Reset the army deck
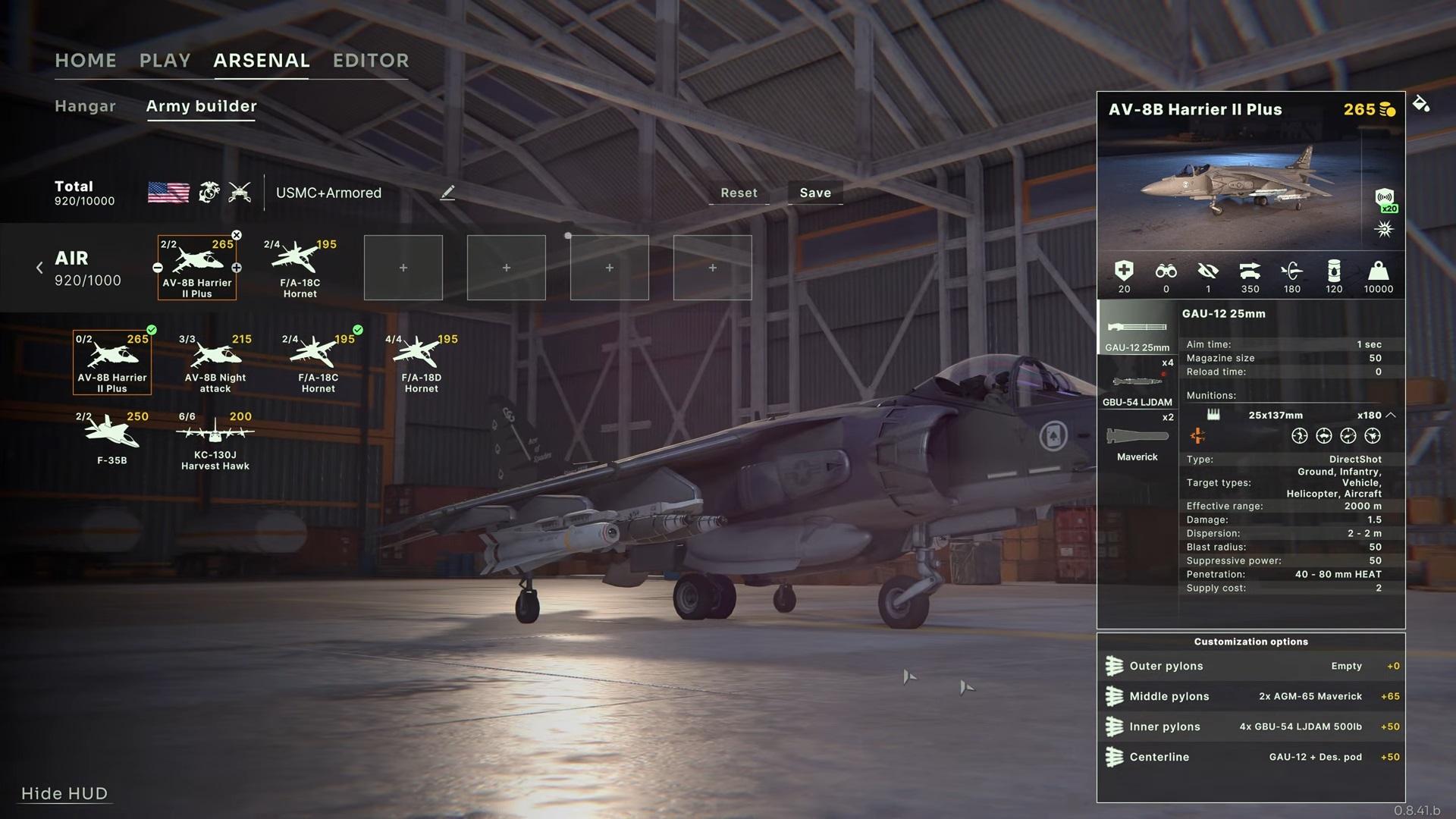 739,193
